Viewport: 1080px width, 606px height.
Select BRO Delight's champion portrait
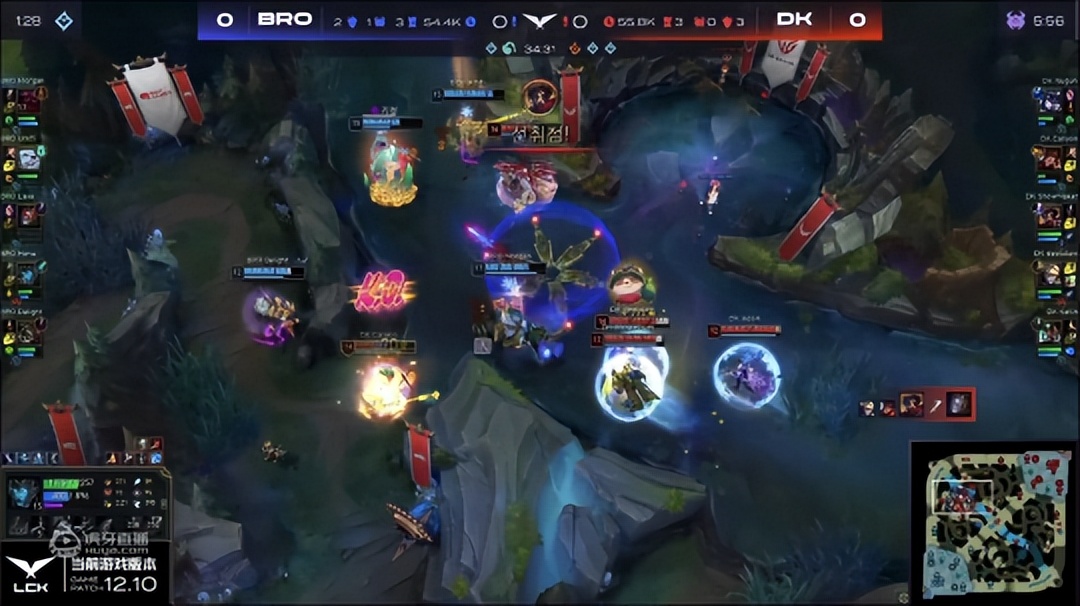point(30,331)
